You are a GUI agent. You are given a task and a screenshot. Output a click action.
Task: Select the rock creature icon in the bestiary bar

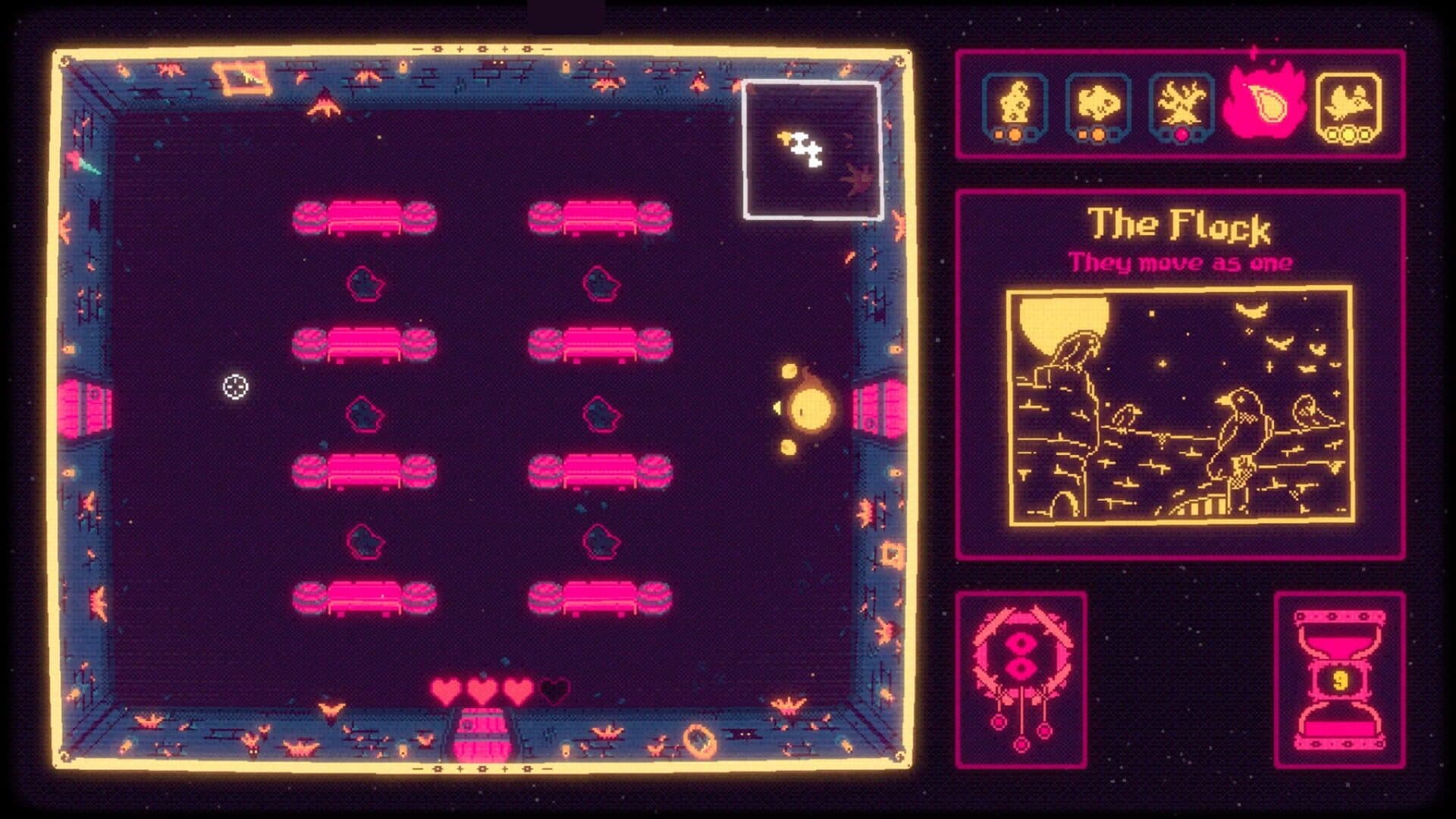1018,102
